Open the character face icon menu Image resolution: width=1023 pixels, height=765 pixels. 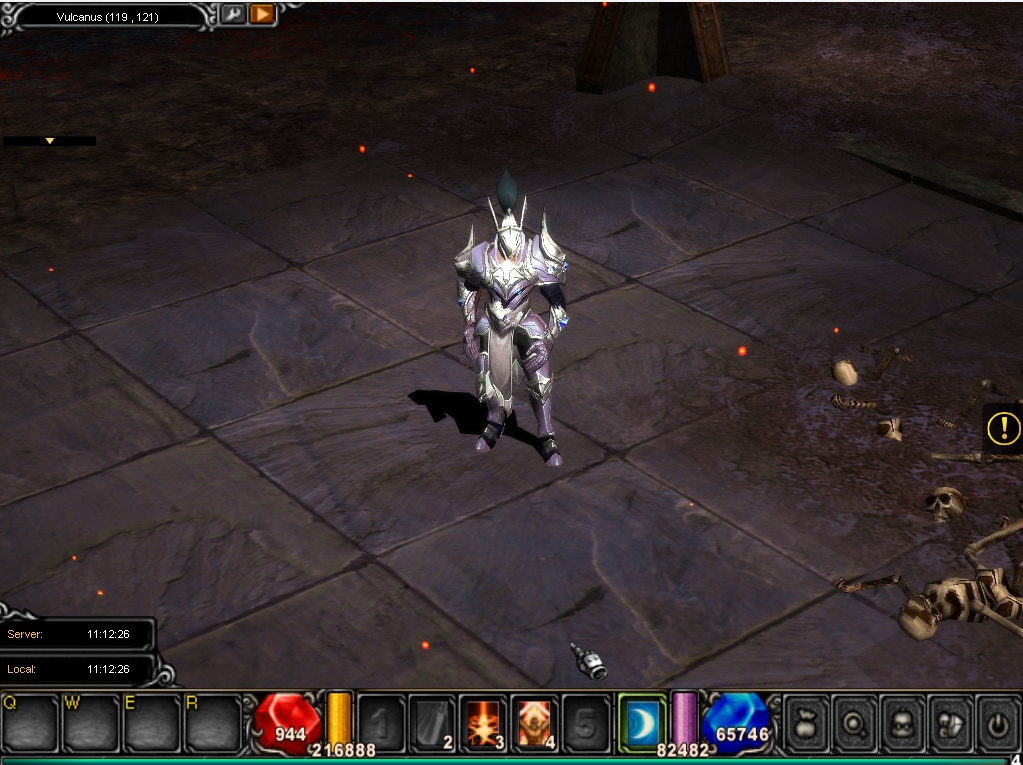(903, 723)
